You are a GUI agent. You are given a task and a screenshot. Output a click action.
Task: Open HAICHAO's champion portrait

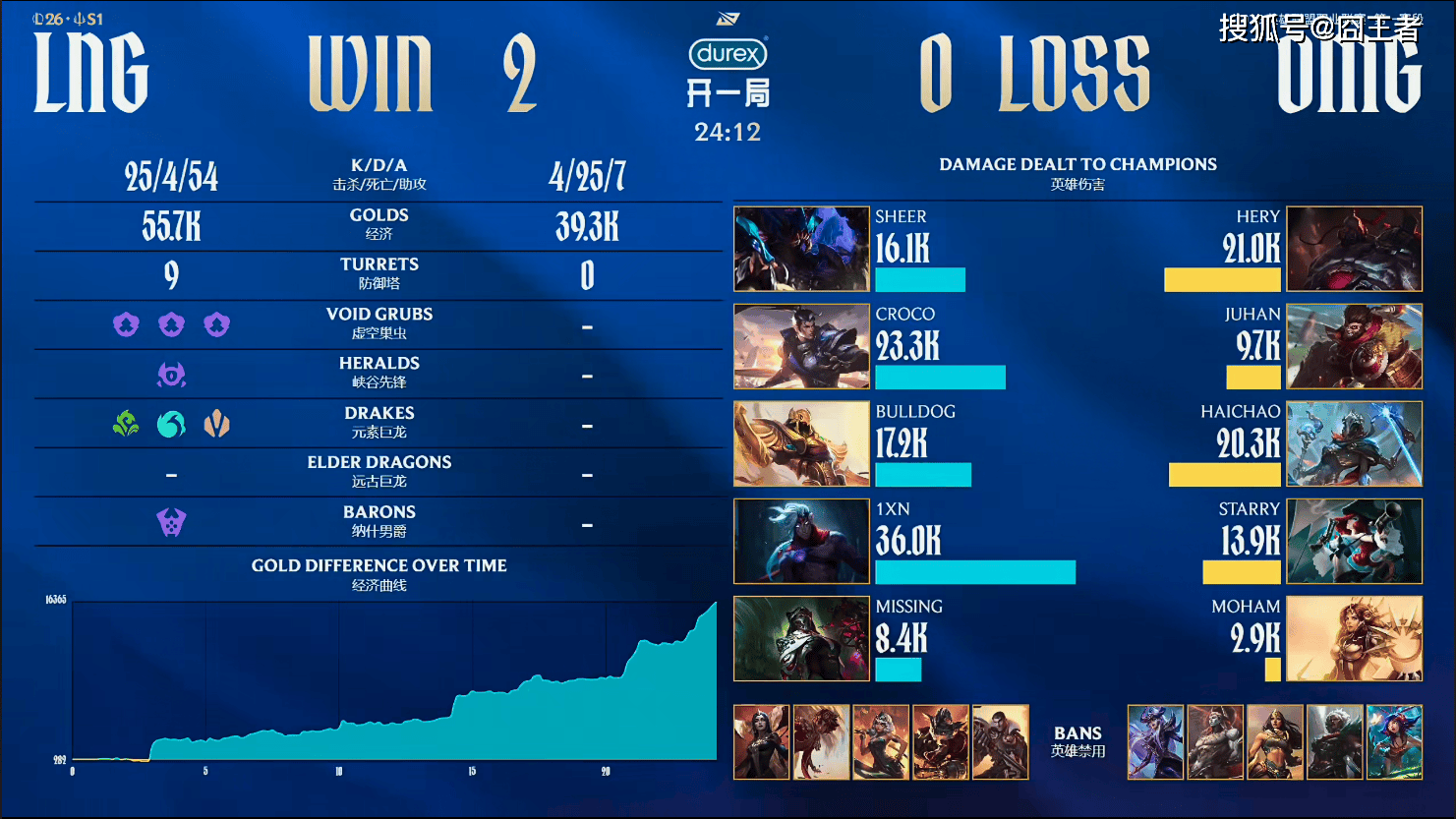coord(1354,443)
